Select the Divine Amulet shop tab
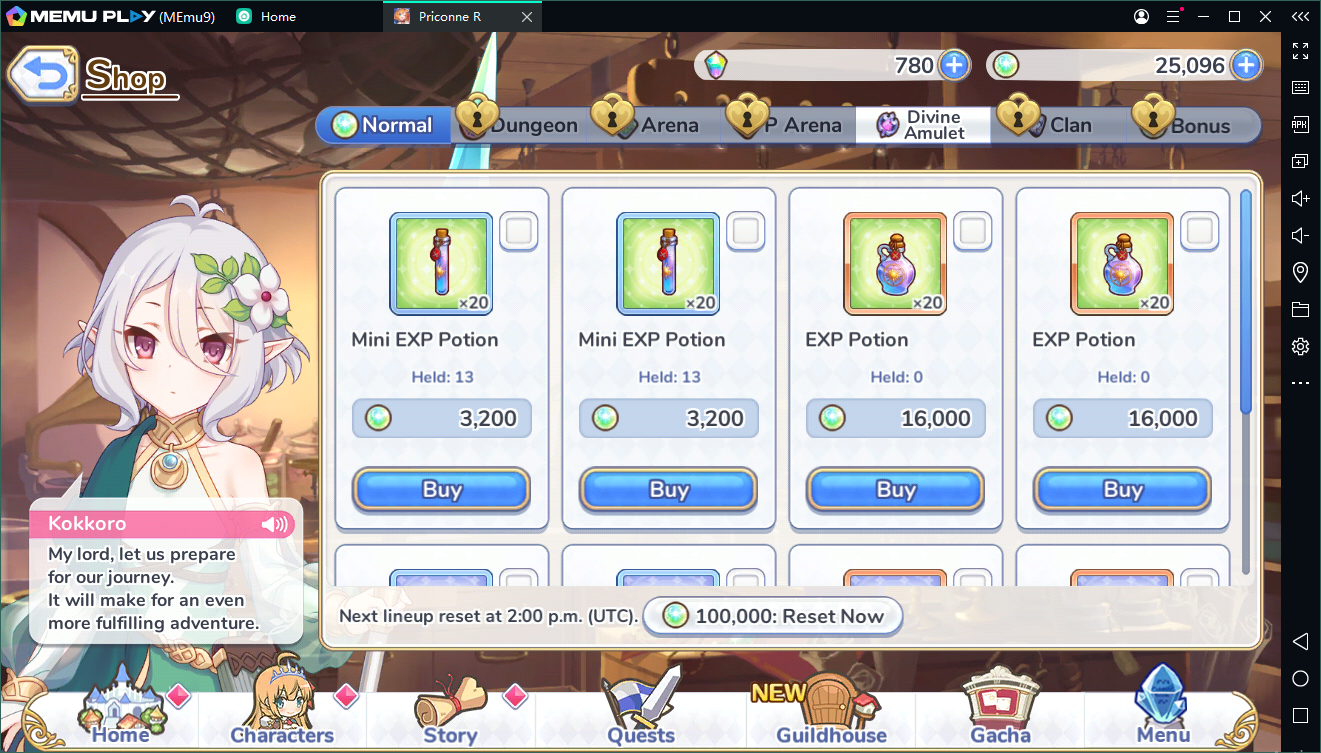Screen dimensions: 1321x753 pyautogui.click(x=923, y=125)
